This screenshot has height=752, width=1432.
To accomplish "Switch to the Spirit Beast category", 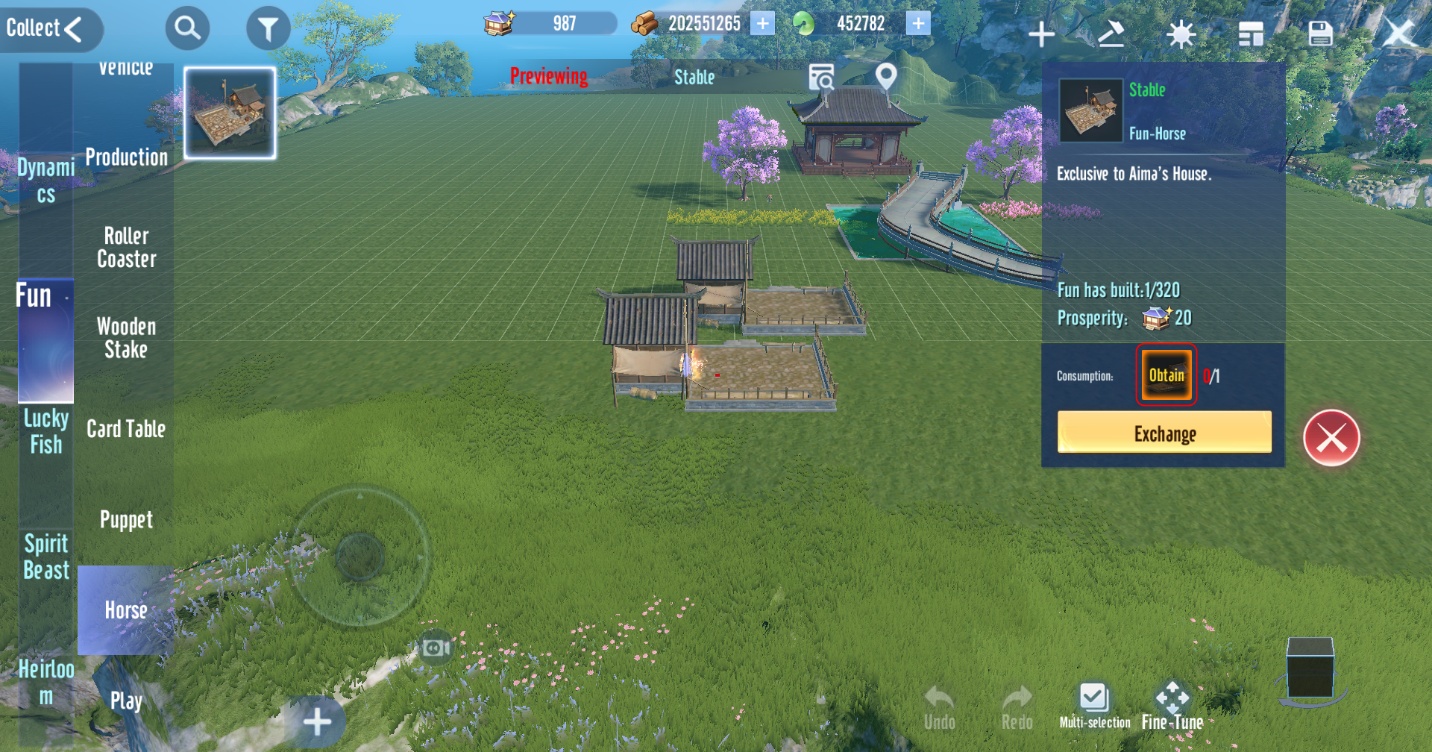I will 46,557.
